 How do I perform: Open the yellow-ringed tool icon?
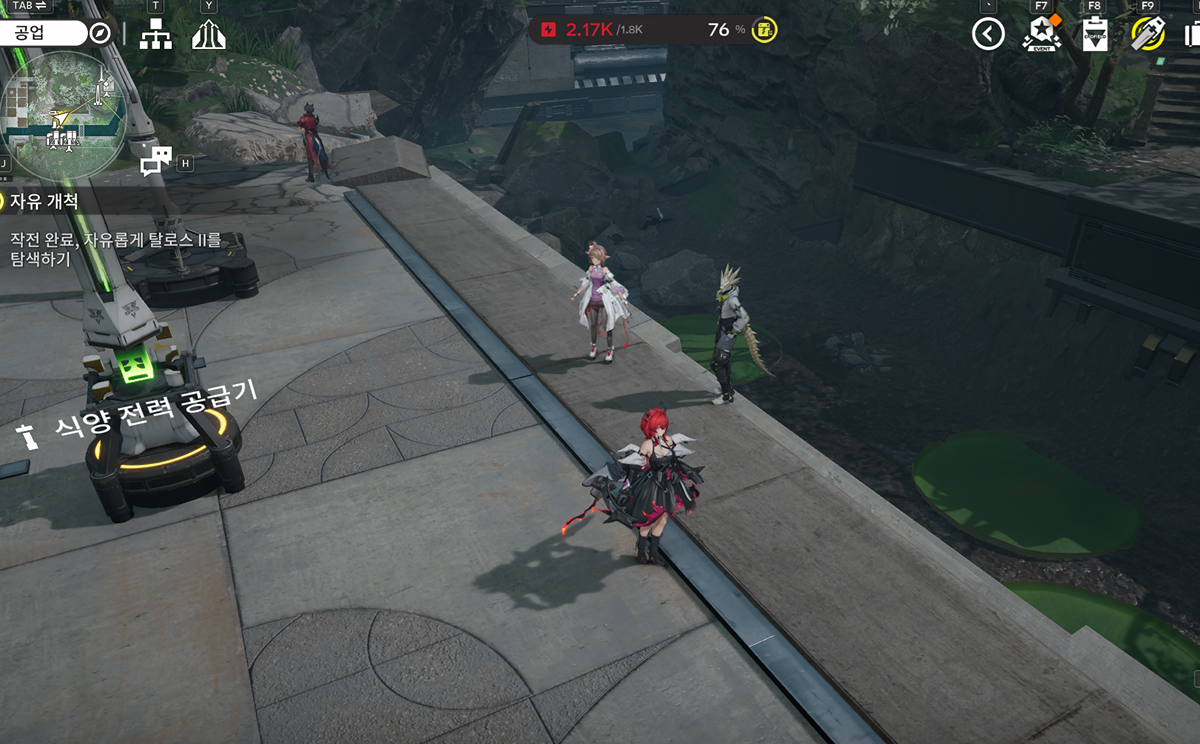[x=1148, y=34]
